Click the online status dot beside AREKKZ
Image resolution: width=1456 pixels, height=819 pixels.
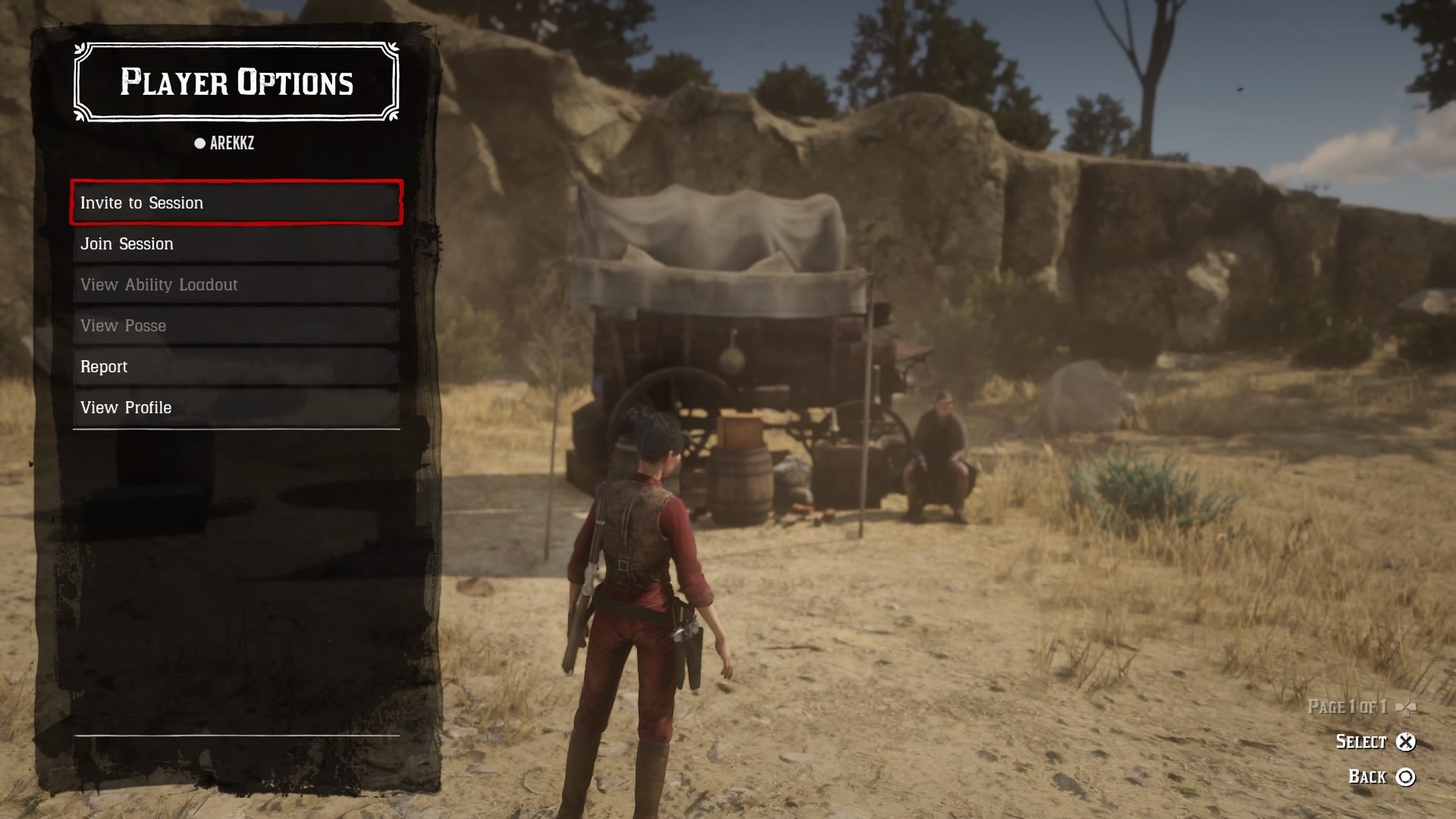[x=199, y=143]
